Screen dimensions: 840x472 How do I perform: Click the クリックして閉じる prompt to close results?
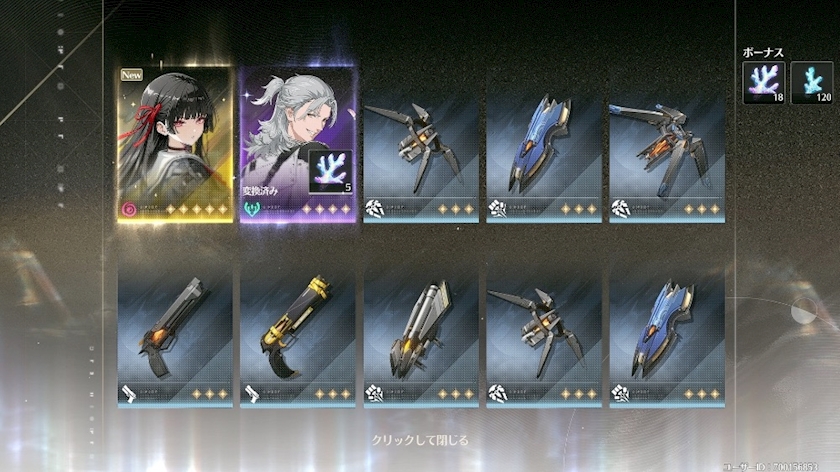[x=420, y=440]
